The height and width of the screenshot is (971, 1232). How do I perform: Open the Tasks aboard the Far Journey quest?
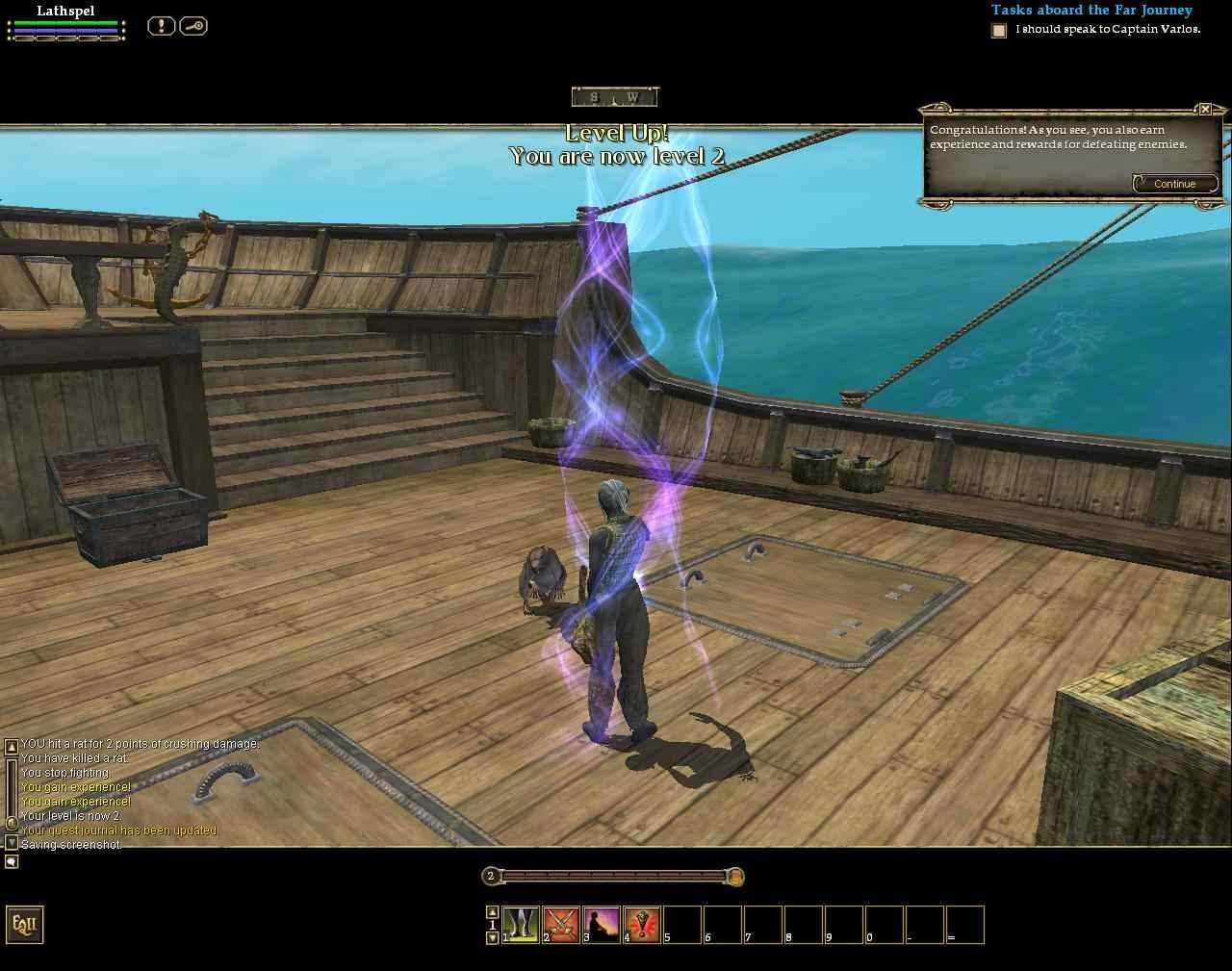1091,11
